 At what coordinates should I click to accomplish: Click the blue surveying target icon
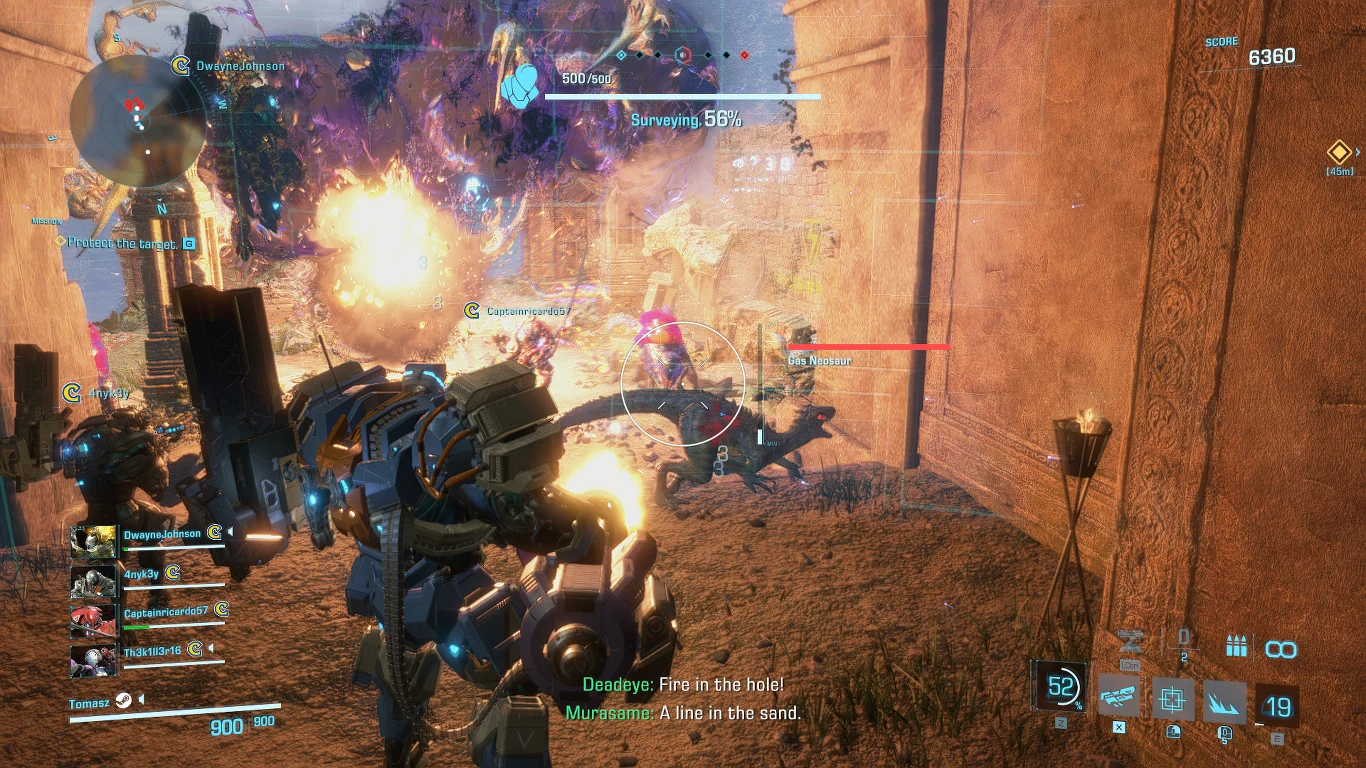click(519, 87)
